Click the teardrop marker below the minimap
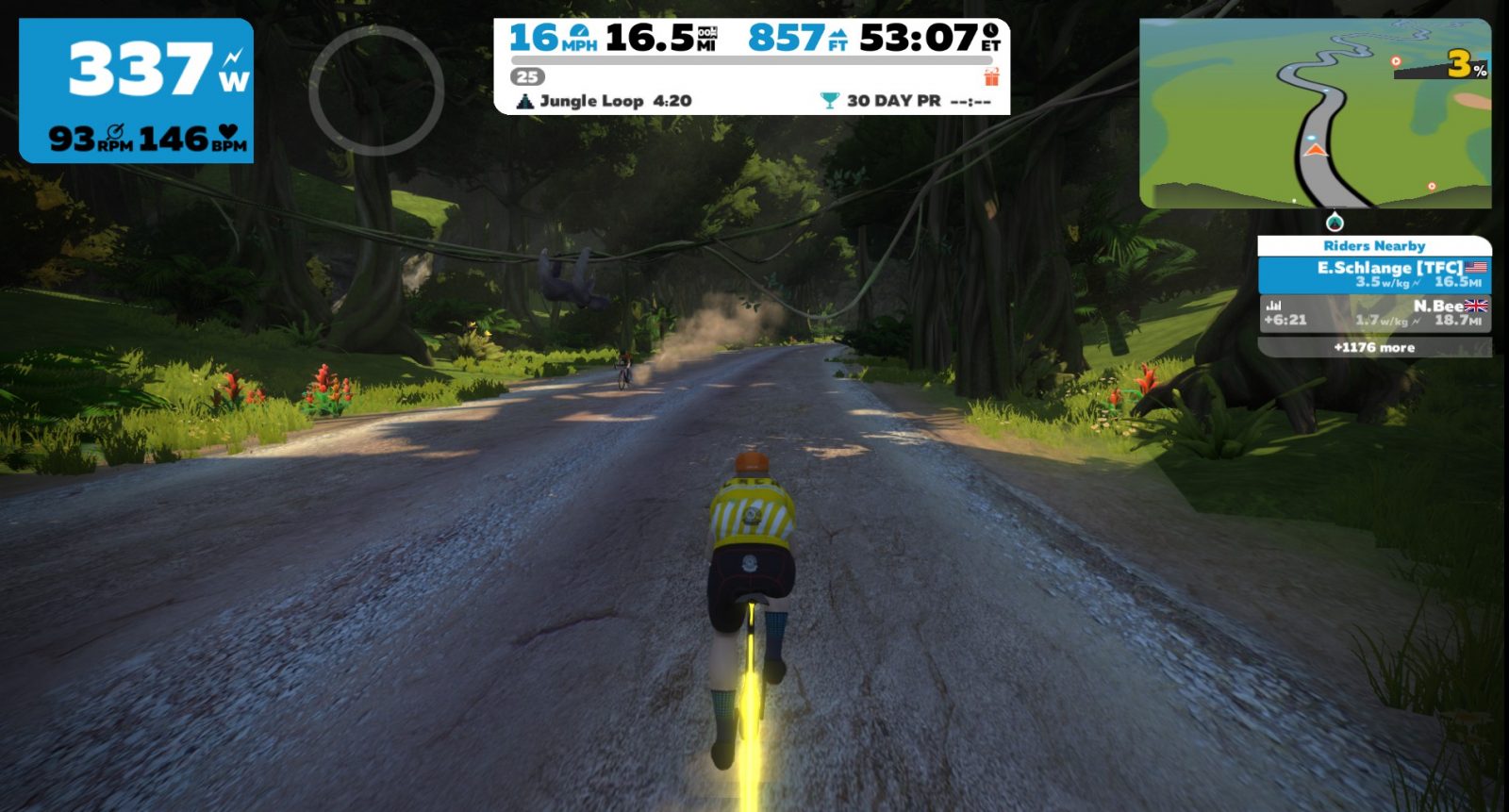1509x812 pixels. tap(1335, 223)
